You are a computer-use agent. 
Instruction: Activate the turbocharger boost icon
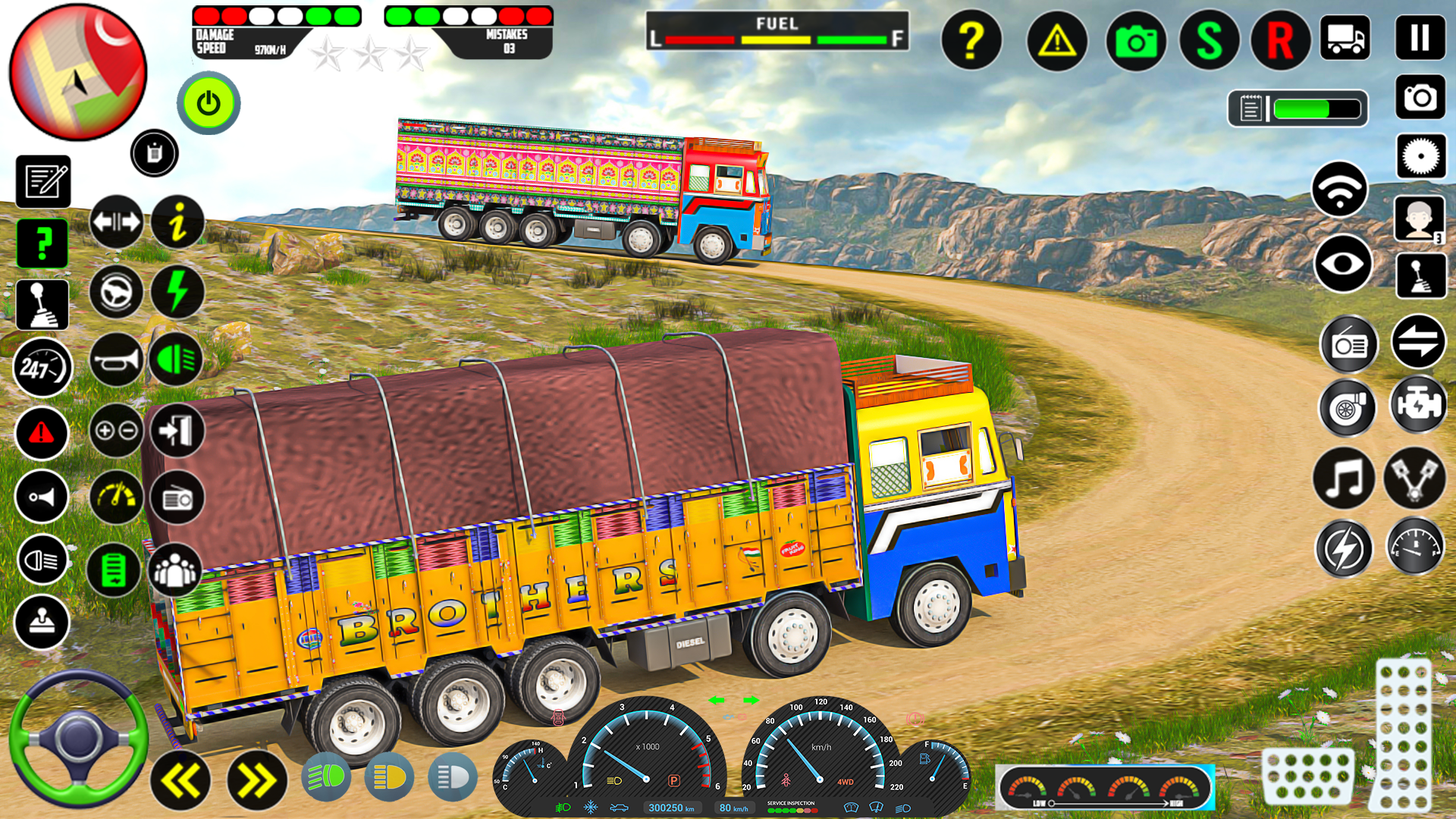click(x=1346, y=408)
